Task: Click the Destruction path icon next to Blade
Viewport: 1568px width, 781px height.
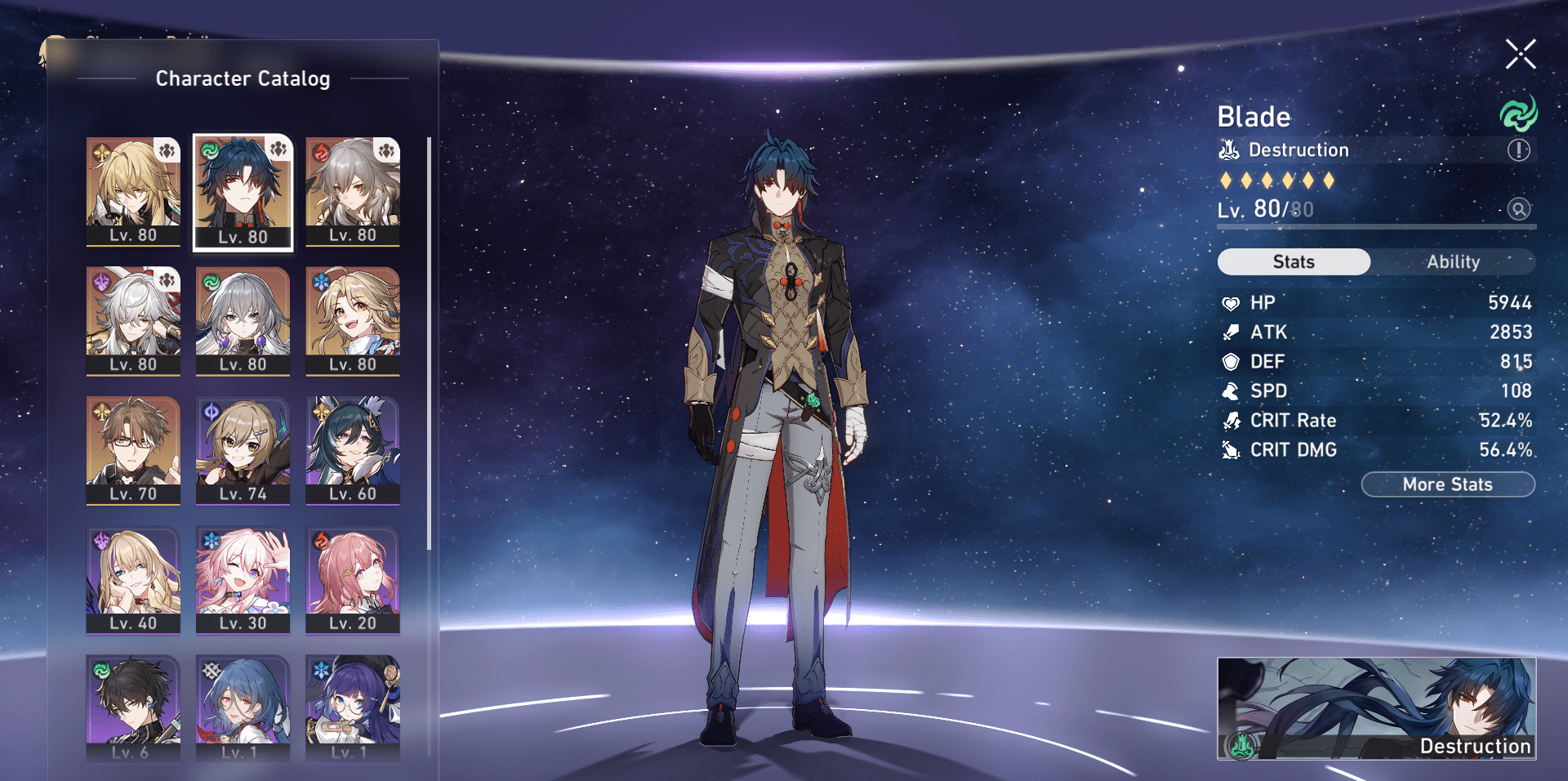Action: point(1229,150)
